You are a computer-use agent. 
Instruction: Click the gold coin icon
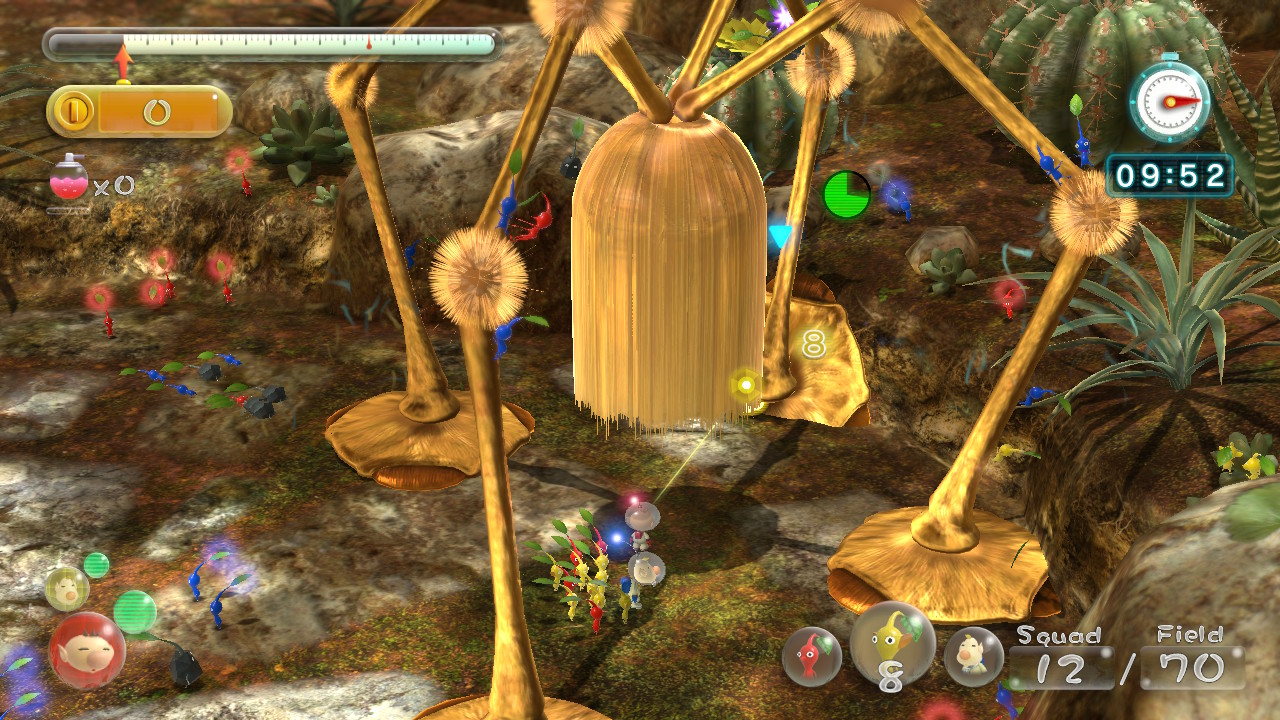click(x=73, y=111)
